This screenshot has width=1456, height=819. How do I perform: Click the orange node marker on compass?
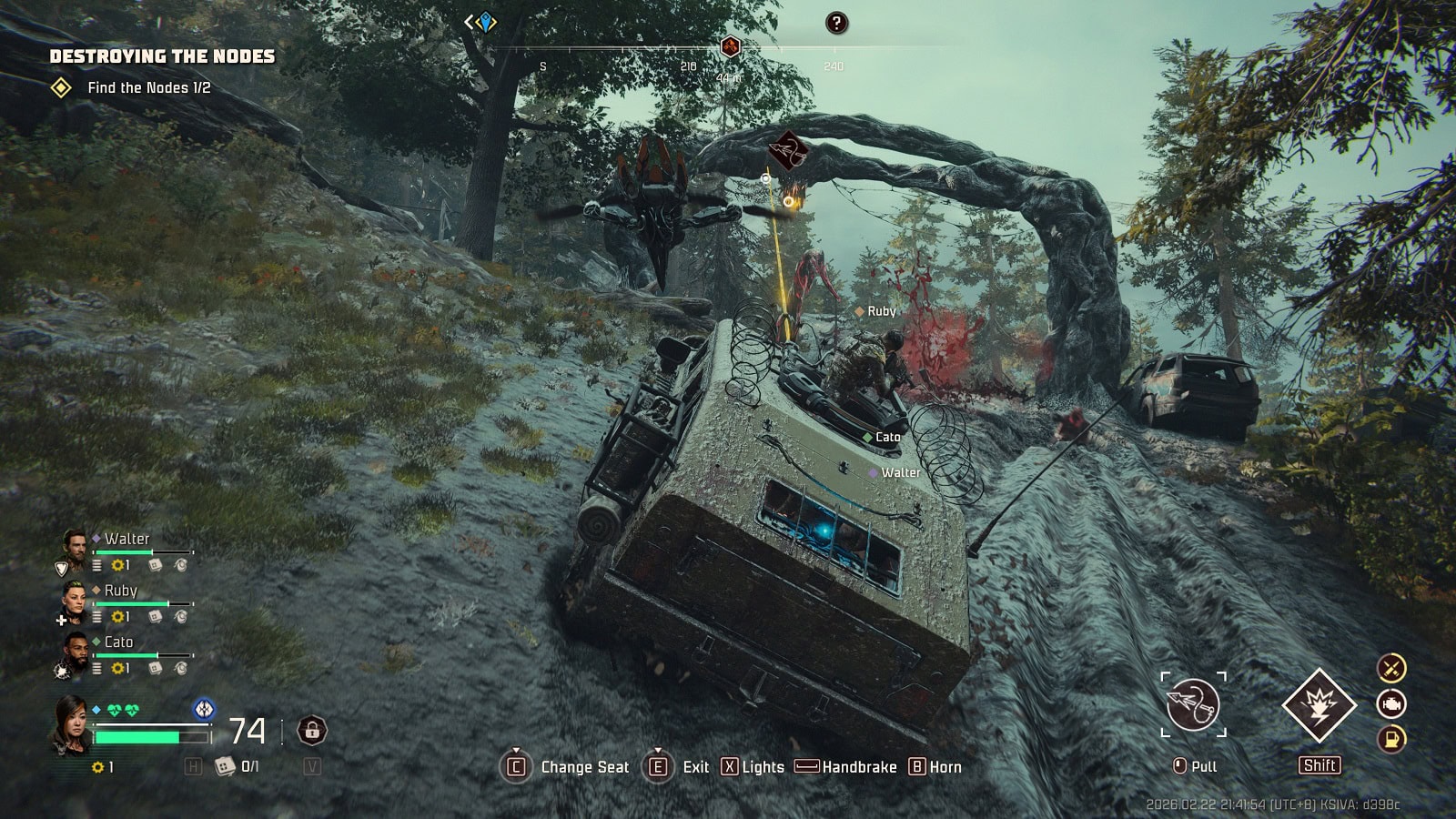coord(730,46)
